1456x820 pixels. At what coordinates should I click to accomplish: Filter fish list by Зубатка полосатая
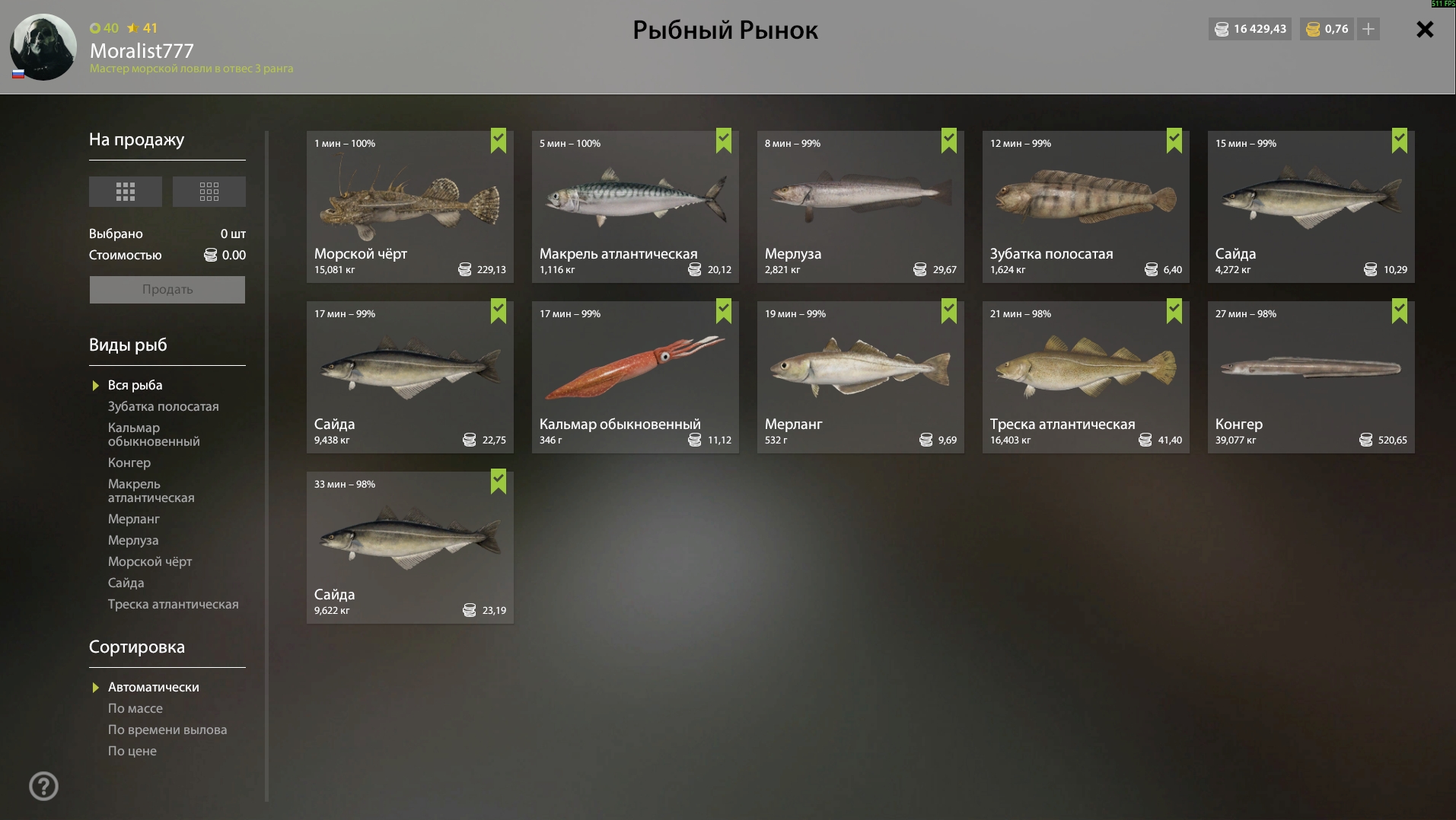pyautogui.click(x=163, y=406)
